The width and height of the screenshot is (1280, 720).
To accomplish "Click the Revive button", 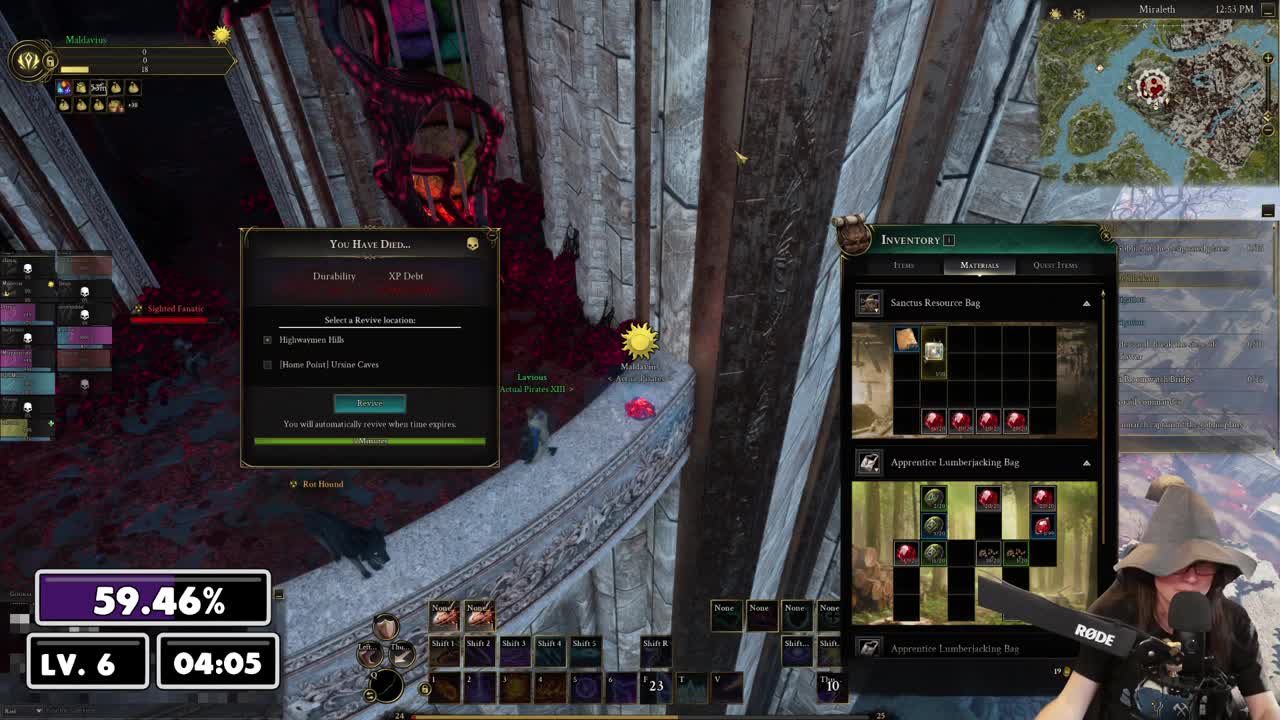I will [369, 403].
